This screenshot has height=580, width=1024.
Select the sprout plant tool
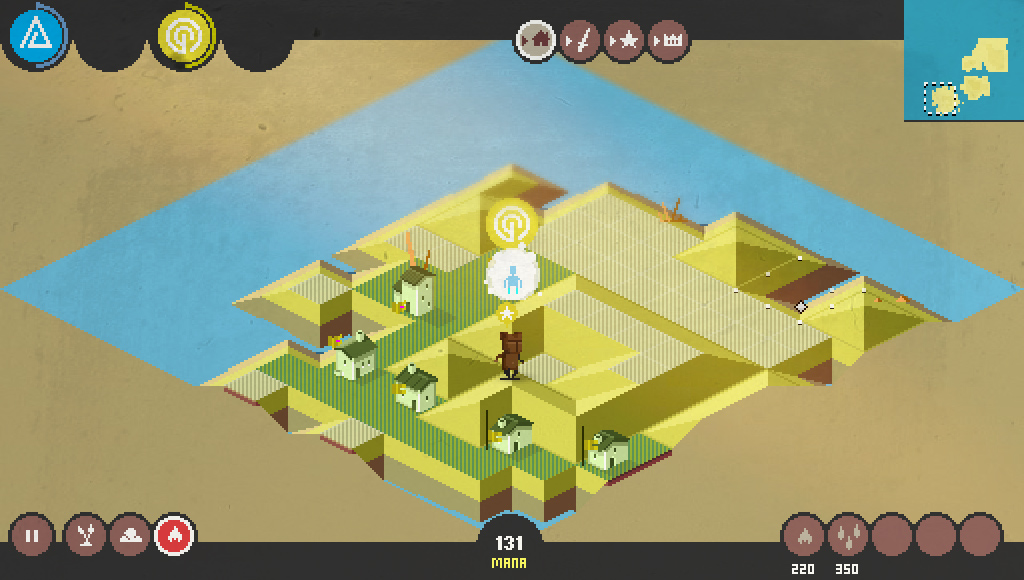(85, 536)
